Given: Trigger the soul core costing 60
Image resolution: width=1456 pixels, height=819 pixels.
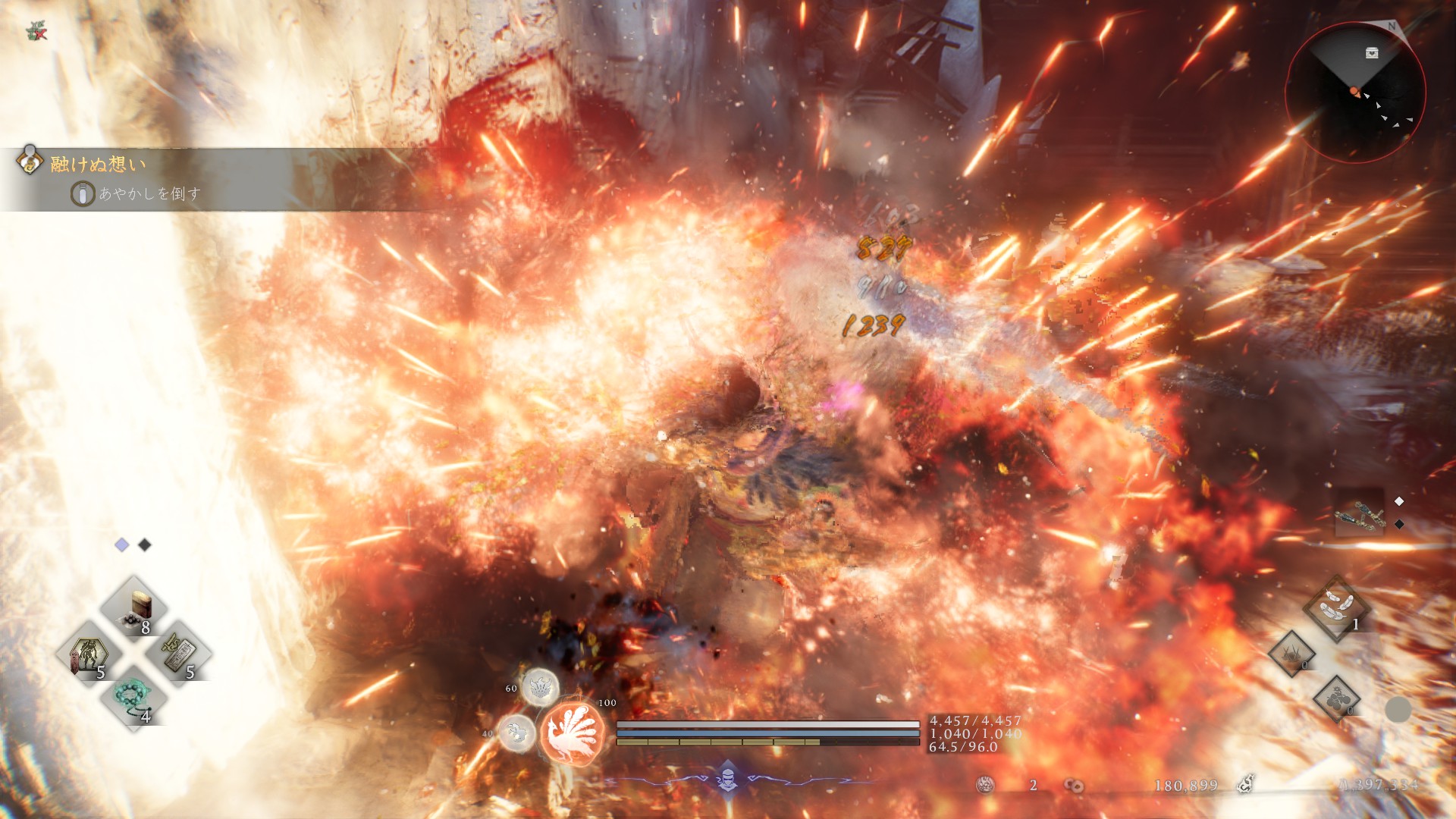Looking at the screenshot, I should (540, 687).
